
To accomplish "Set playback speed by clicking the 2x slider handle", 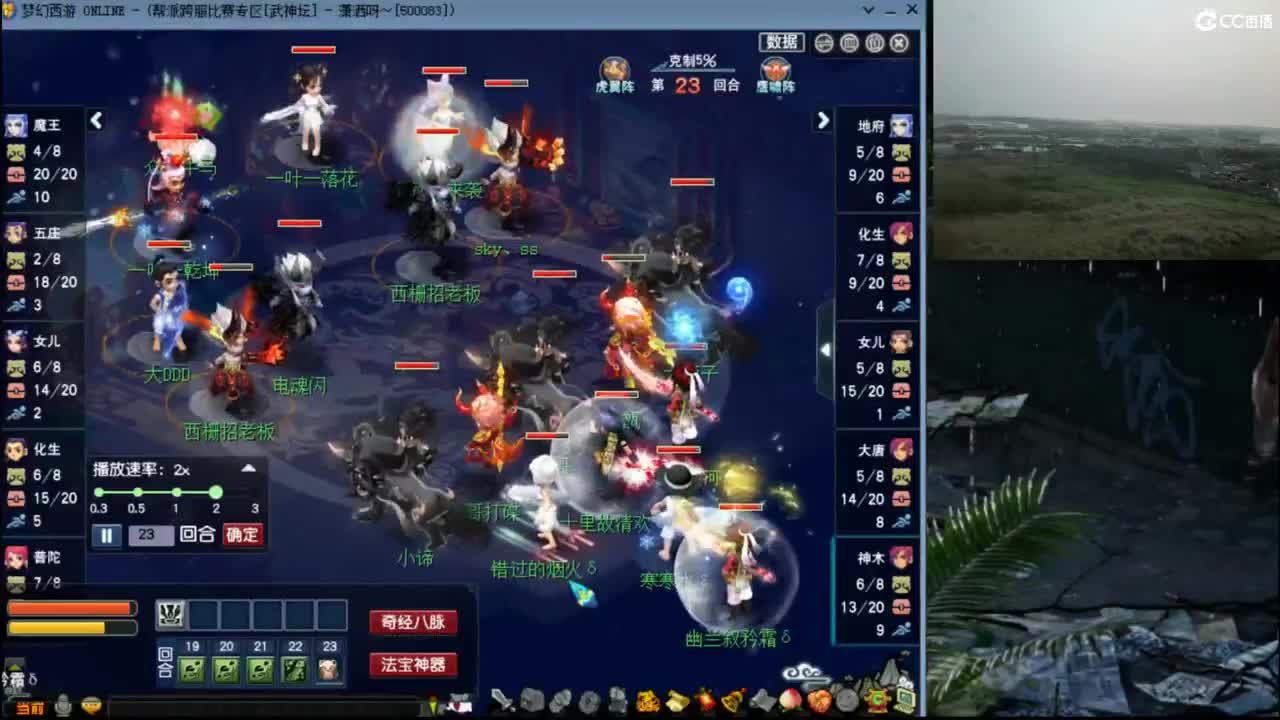I will tap(216, 493).
